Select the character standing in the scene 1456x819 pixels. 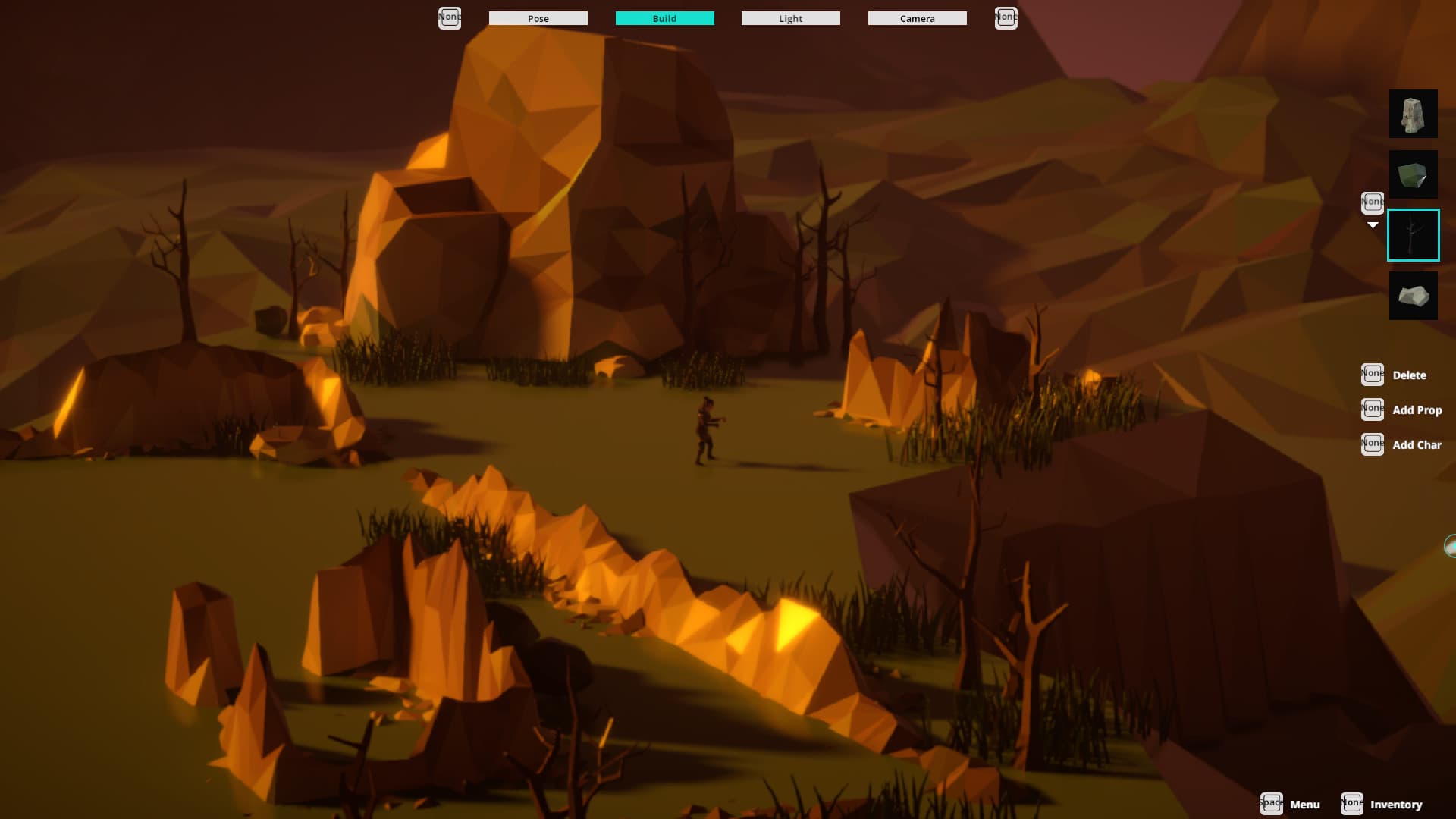[705, 428]
